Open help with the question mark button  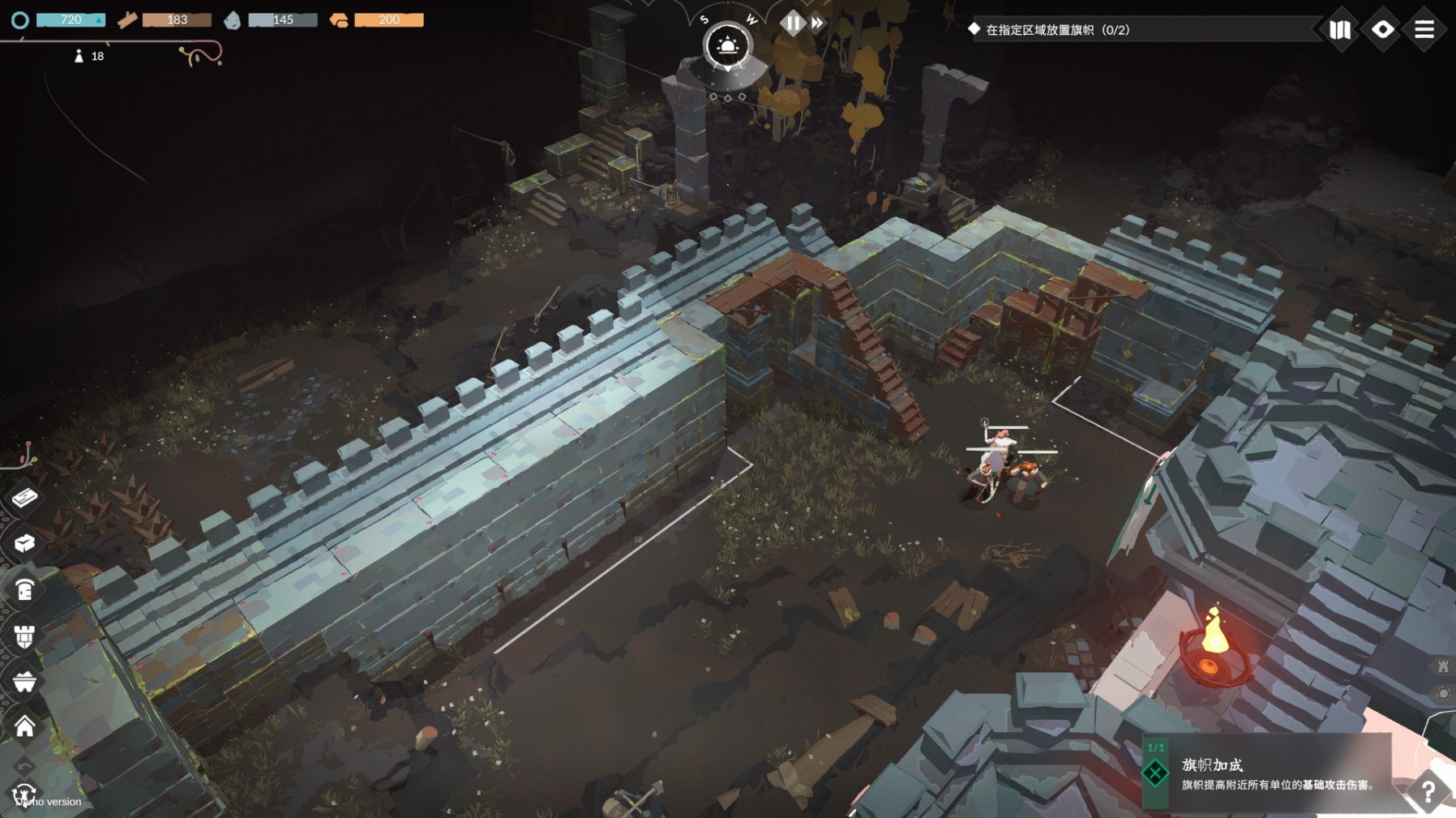pos(1428,792)
